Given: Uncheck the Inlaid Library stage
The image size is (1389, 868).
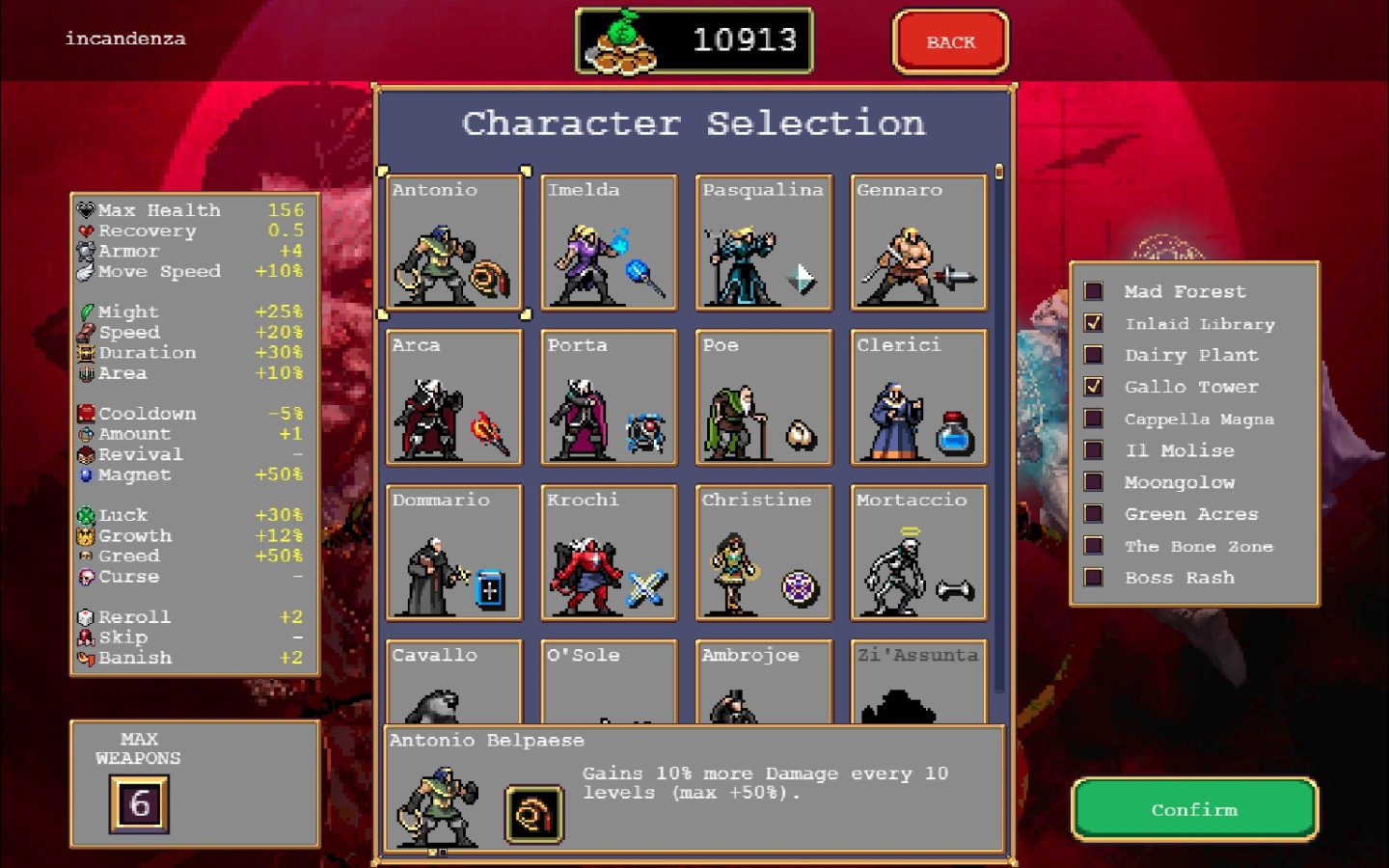Looking at the screenshot, I should [1095, 322].
